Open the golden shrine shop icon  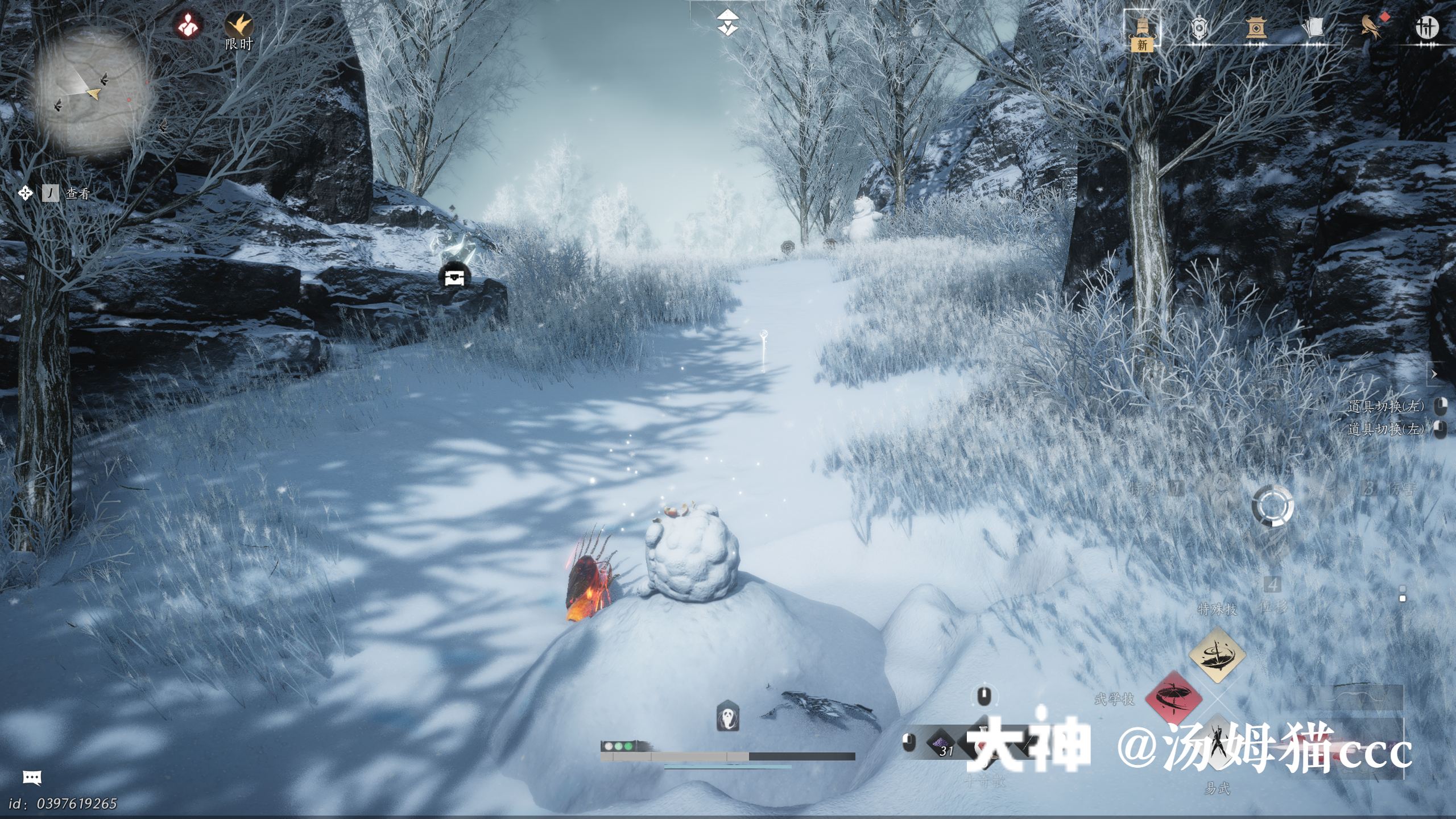point(1256,27)
